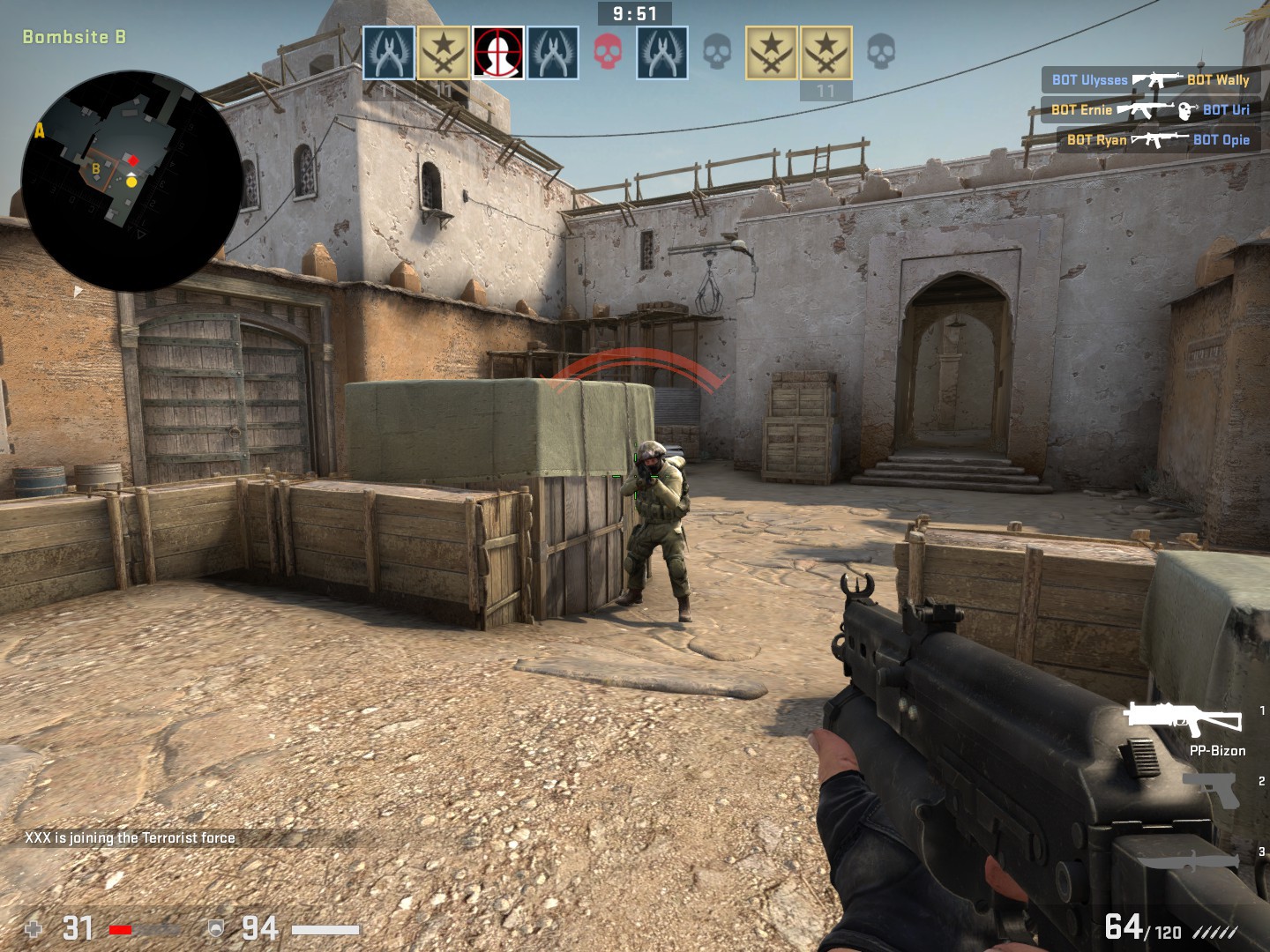Click the Bombsite A marker on the radar
Viewport: 1270px width, 952px height.
point(38,131)
